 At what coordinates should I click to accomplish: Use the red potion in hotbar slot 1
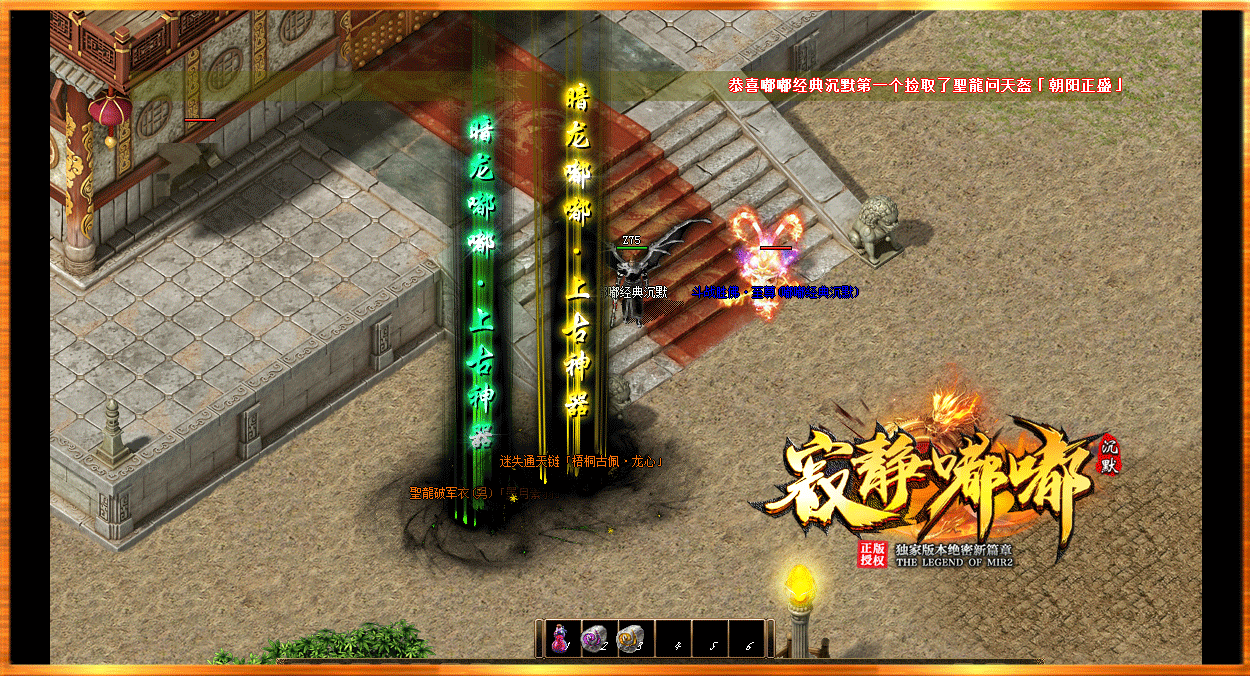(x=561, y=638)
